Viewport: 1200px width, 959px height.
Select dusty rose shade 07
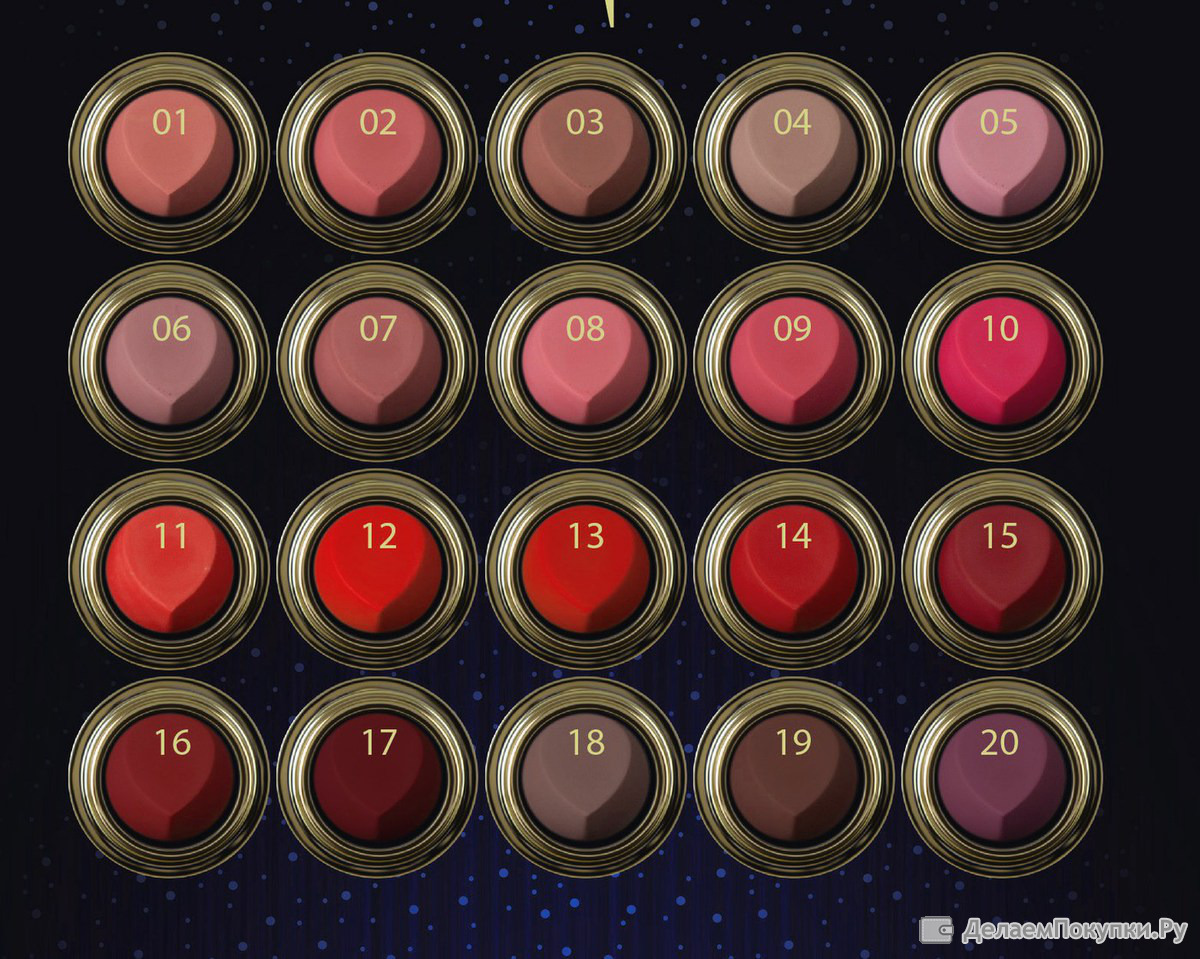378,362
